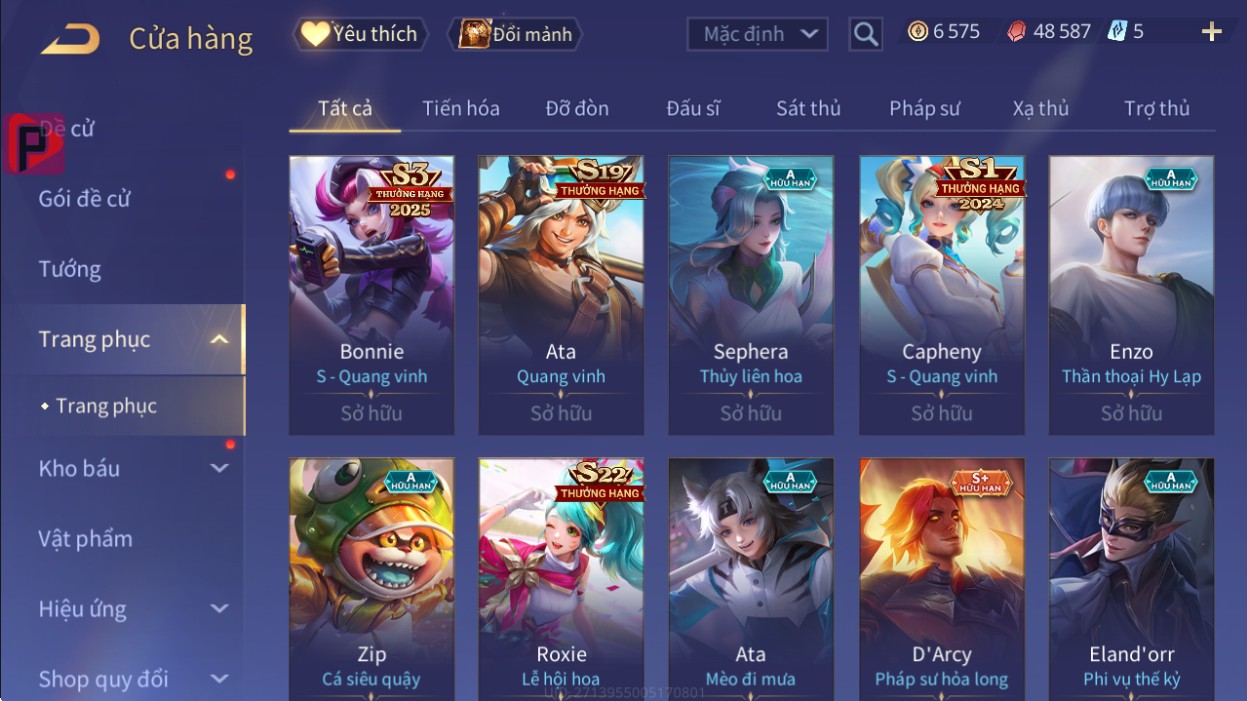
Task: Select the Bonnie S - Quang vinh skin card
Action: pos(371,295)
